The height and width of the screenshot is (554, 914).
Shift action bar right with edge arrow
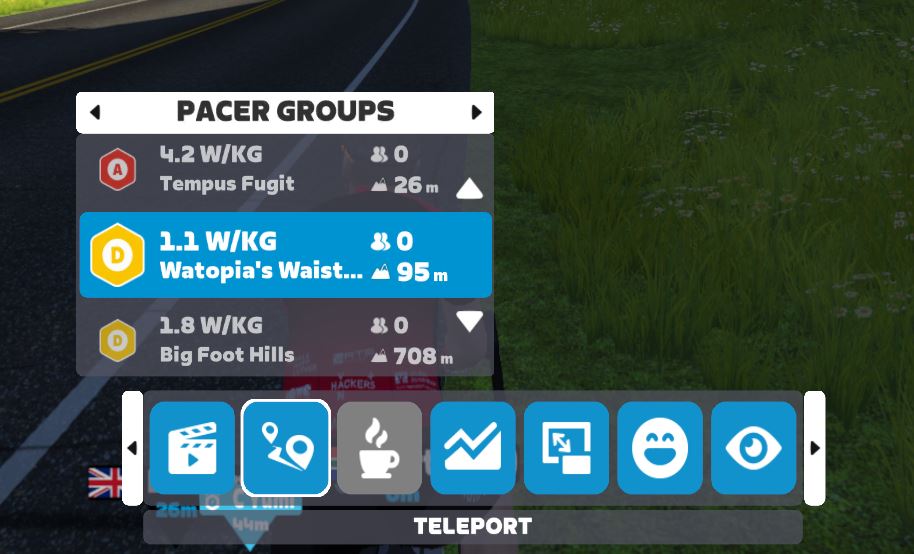[814, 448]
